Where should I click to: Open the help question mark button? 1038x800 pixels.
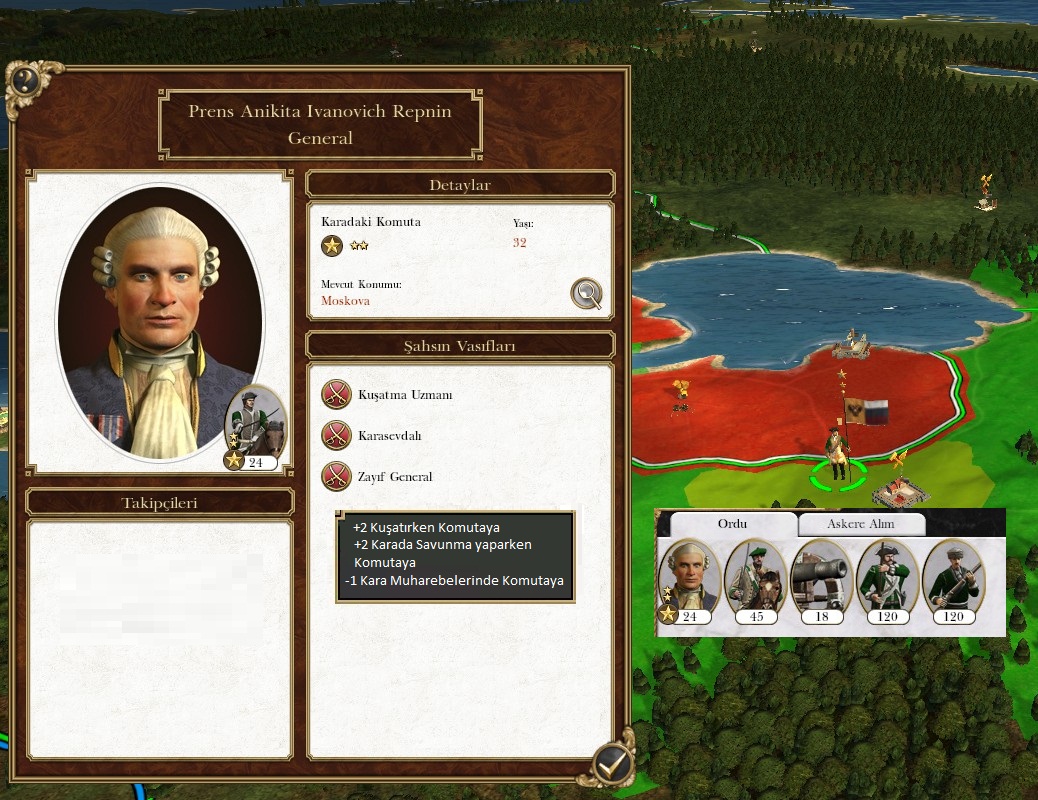click(x=24, y=82)
